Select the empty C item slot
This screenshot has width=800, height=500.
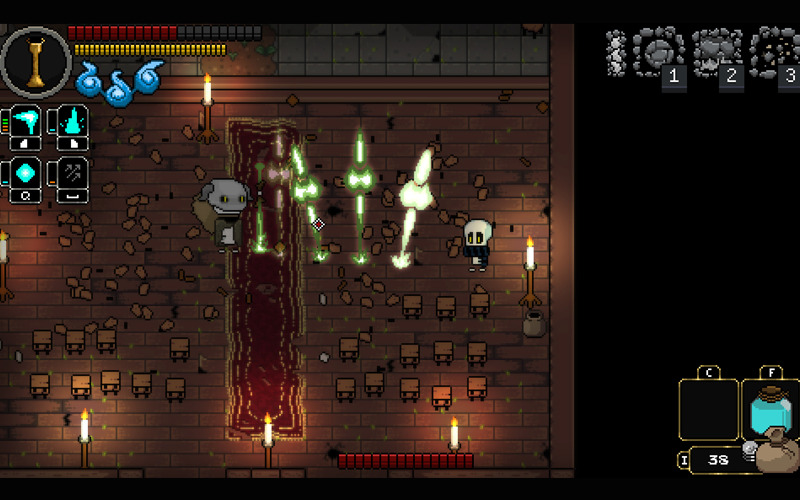[x=708, y=410]
